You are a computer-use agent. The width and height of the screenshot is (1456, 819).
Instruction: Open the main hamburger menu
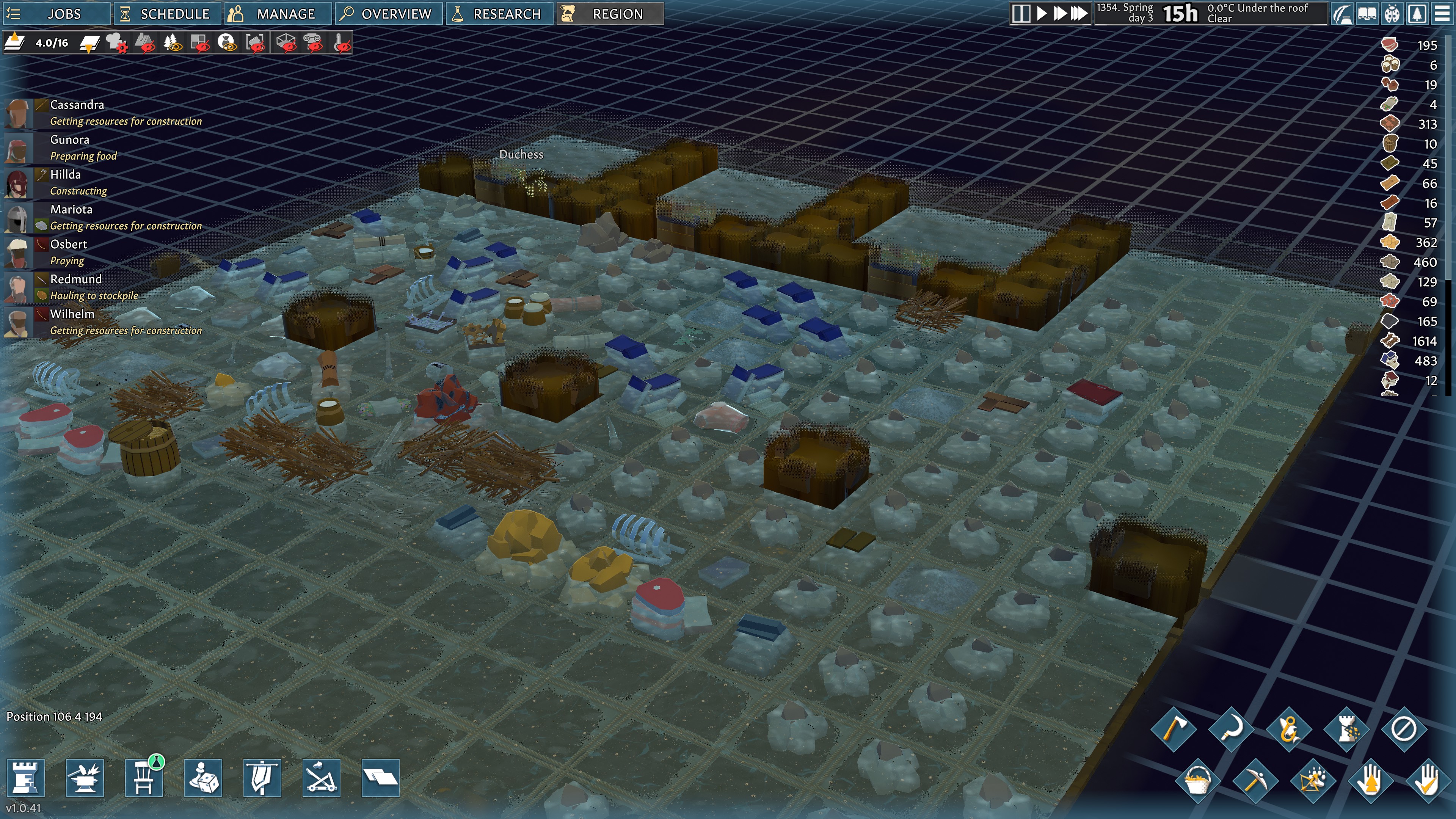pyautogui.click(x=1442, y=14)
